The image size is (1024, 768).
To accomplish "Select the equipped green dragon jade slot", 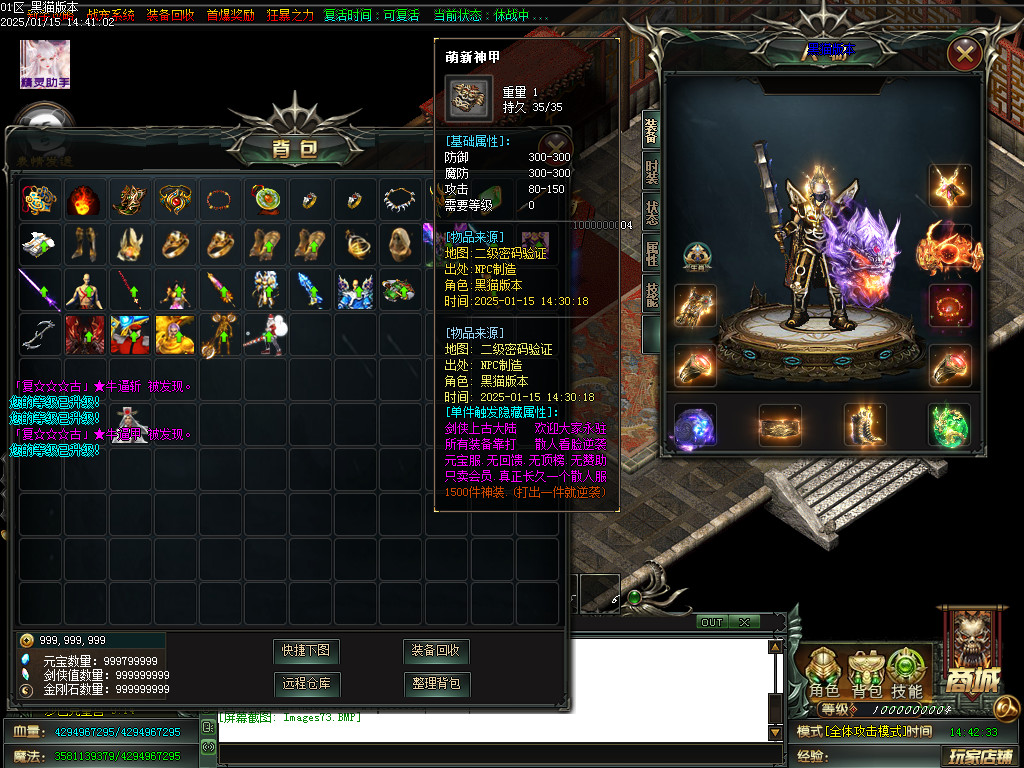I will 949,425.
